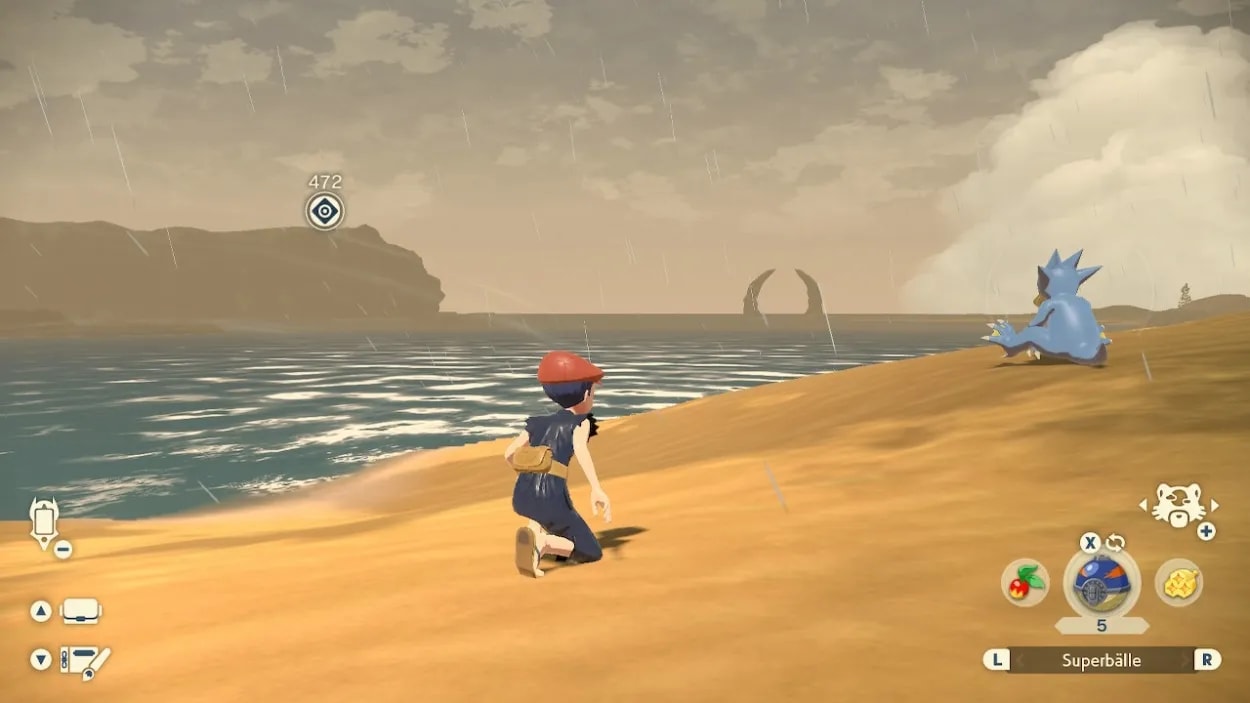This screenshot has width=1250, height=703.
Task: Select the waypoint marker showing 472
Action: coord(324,211)
